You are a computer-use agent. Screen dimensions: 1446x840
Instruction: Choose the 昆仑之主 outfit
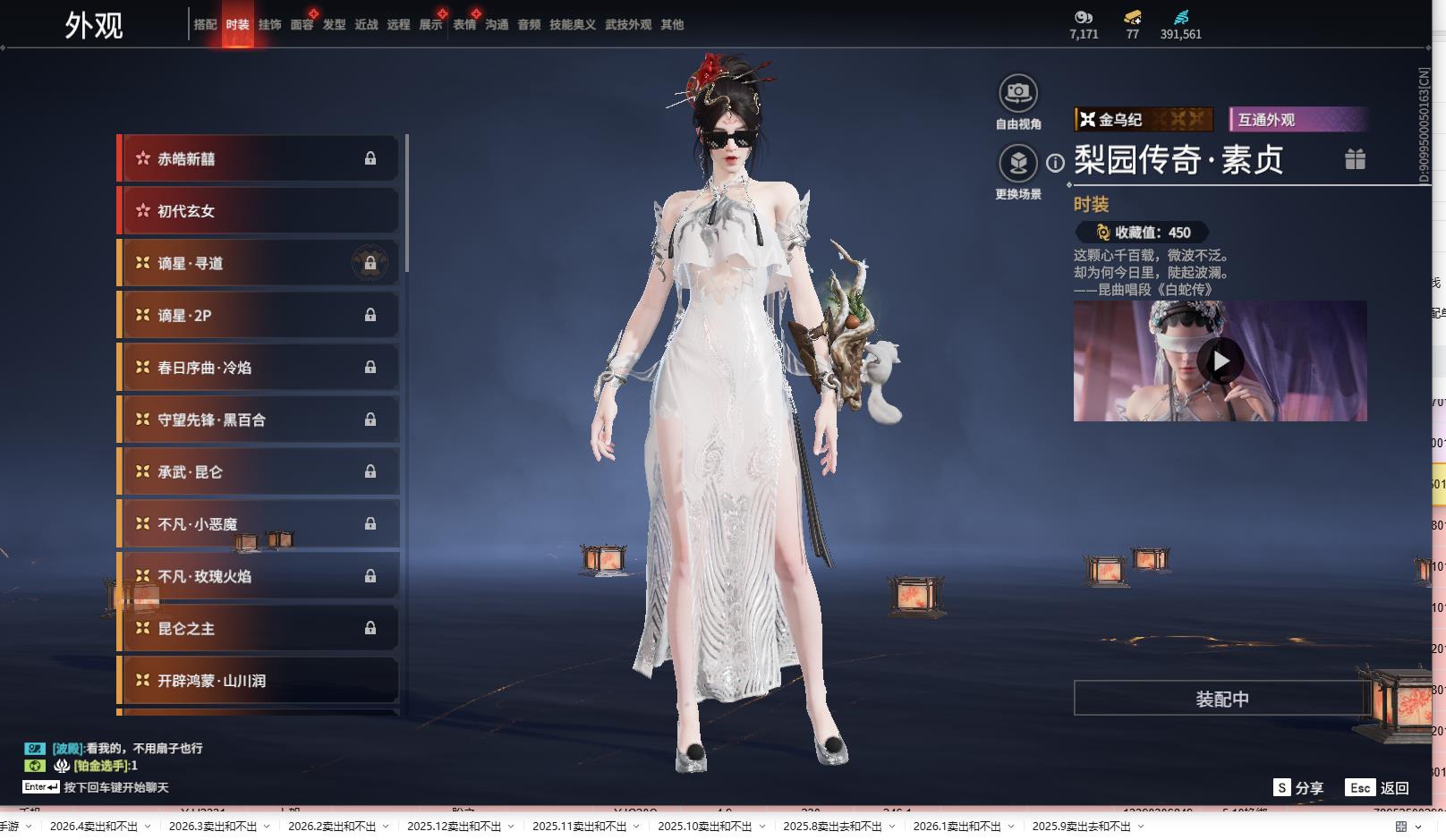259,629
